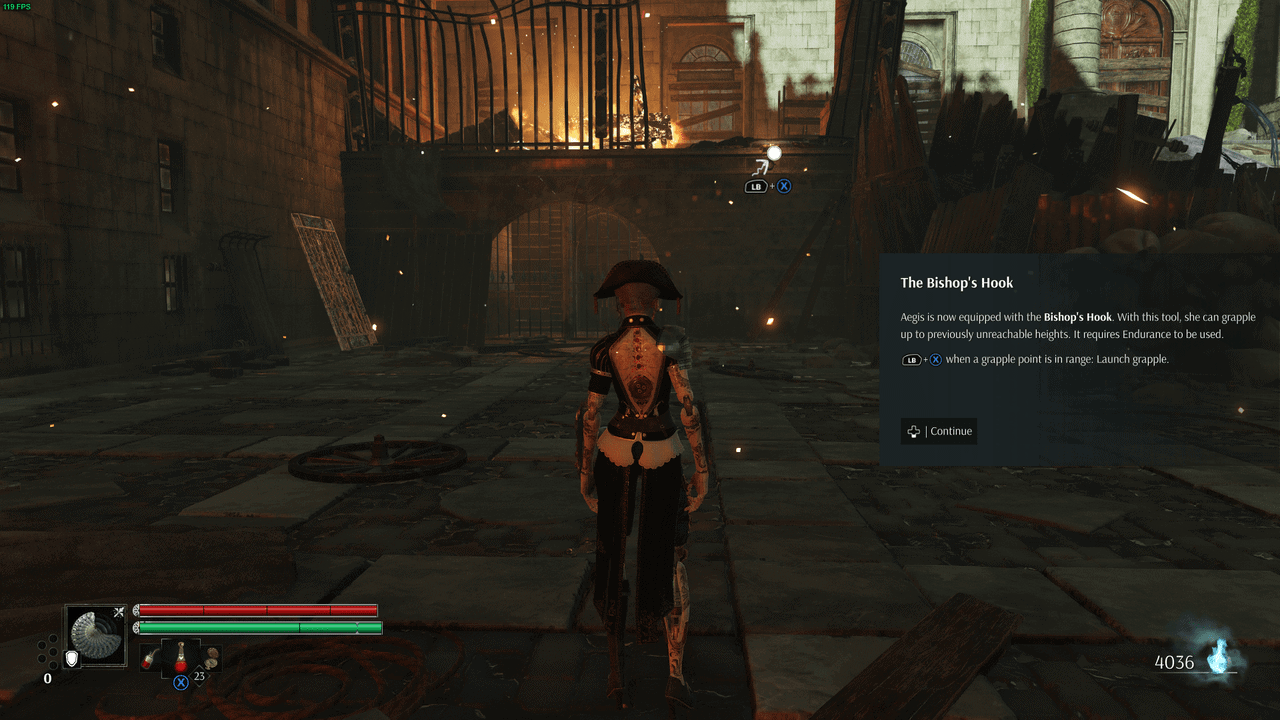The image size is (1280, 720).
Task: Click the grapple point marker above the archway
Action: (x=774, y=153)
